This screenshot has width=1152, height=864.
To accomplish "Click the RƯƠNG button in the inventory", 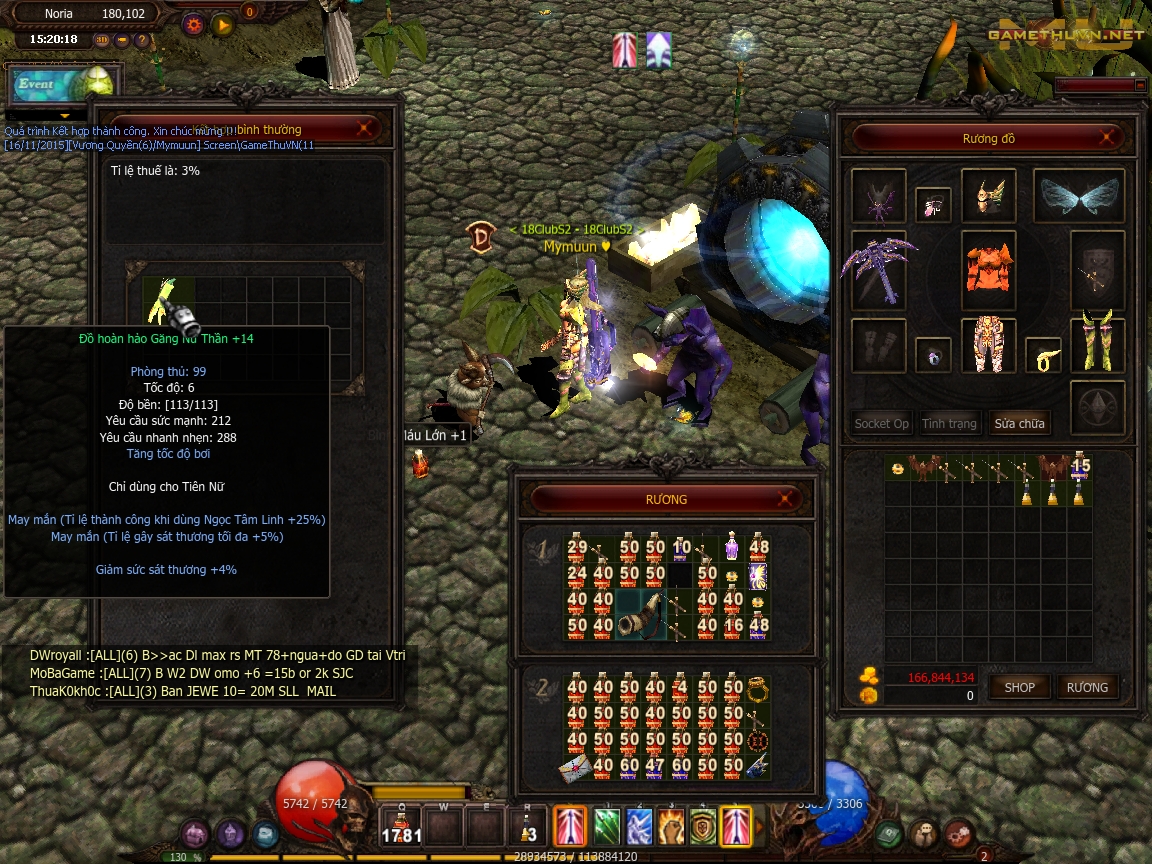I will click(1087, 687).
